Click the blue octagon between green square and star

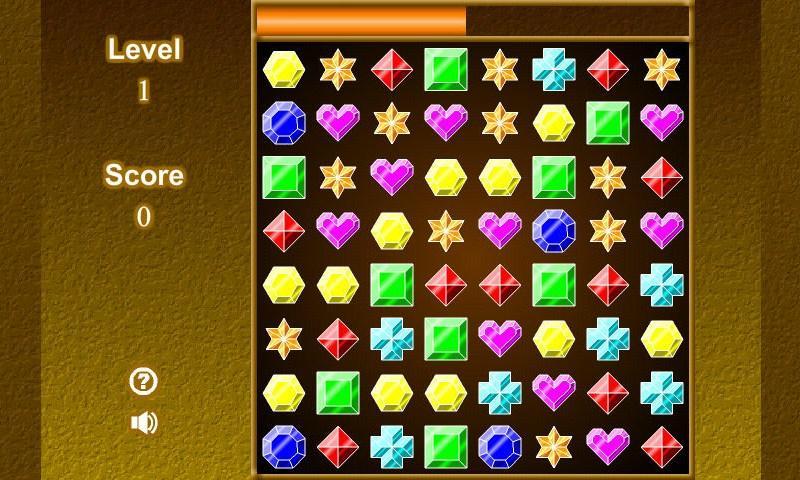point(499,446)
